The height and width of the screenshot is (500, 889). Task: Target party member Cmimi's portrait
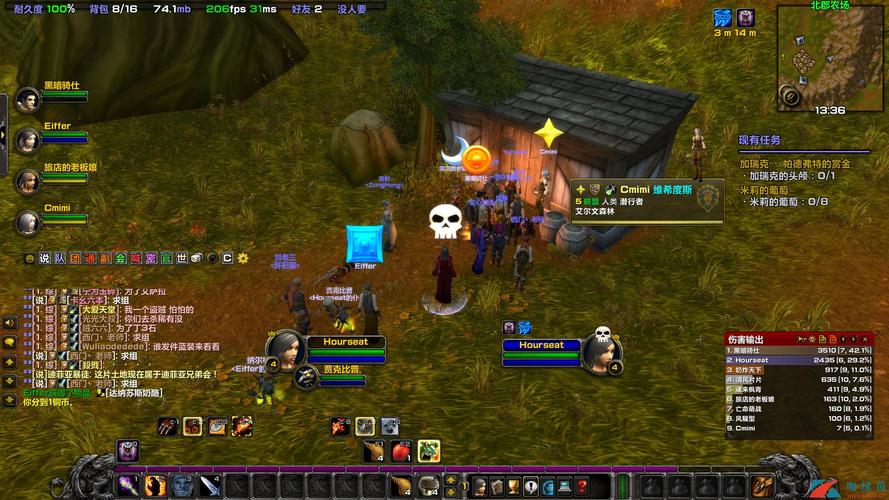(27, 221)
